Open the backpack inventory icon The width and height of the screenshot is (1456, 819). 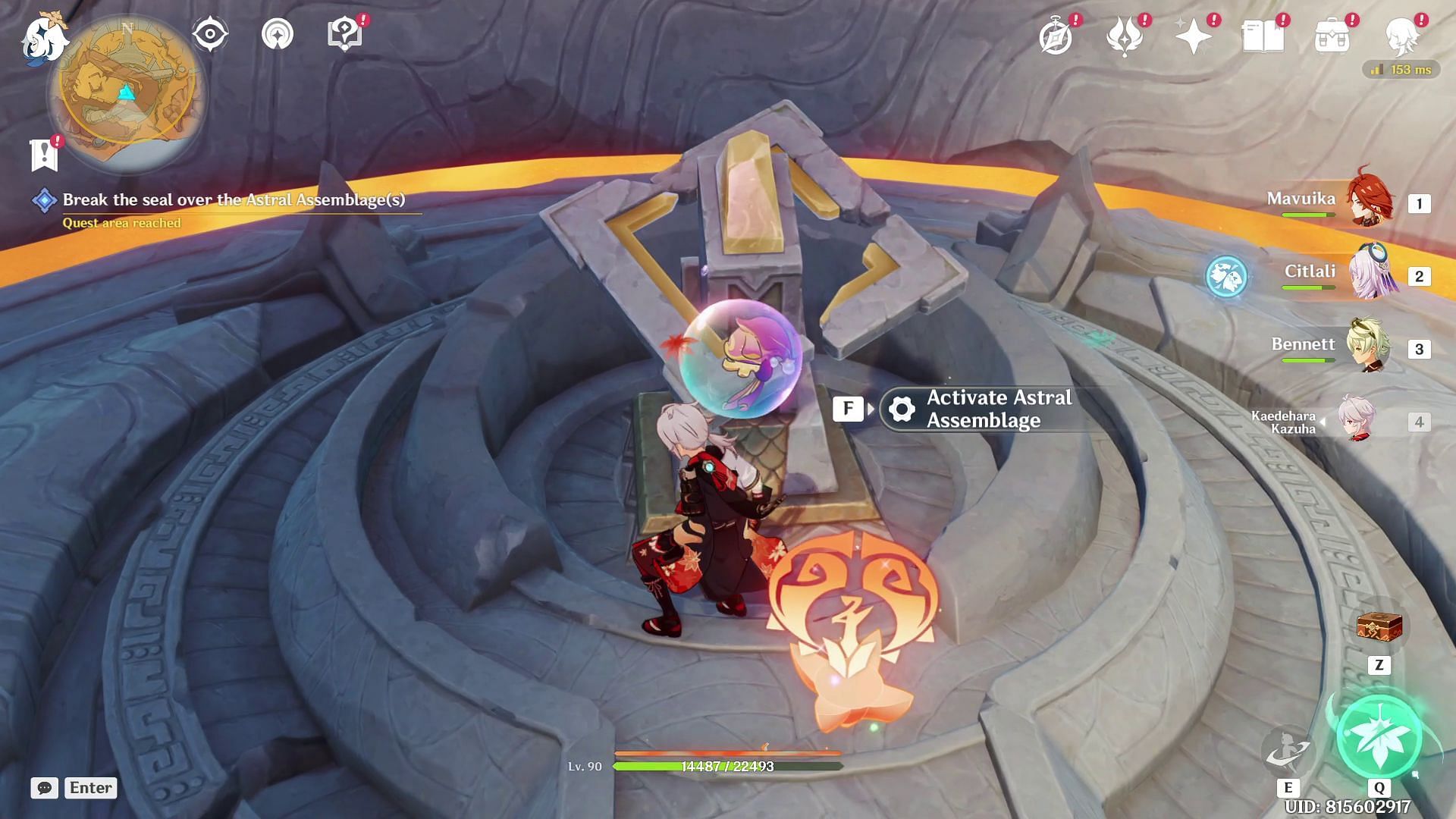(x=1332, y=36)
